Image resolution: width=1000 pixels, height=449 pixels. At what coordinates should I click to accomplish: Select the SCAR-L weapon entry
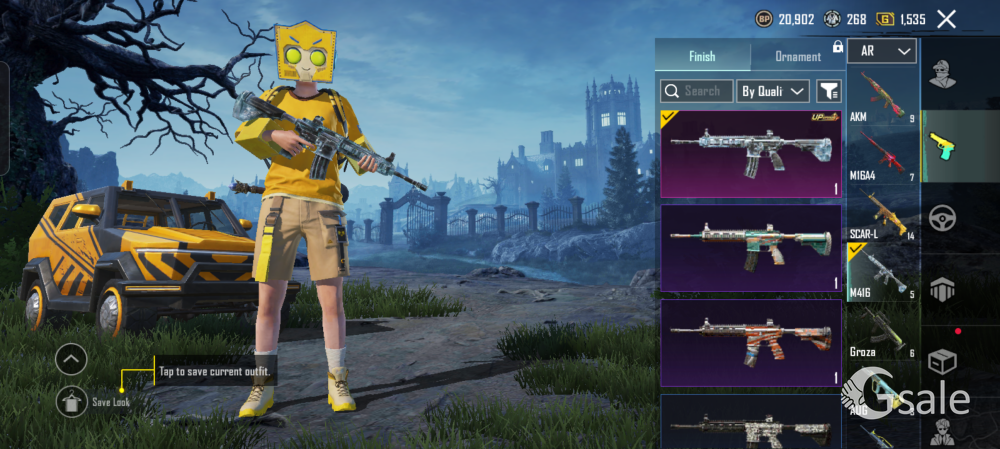click(882, 214)
